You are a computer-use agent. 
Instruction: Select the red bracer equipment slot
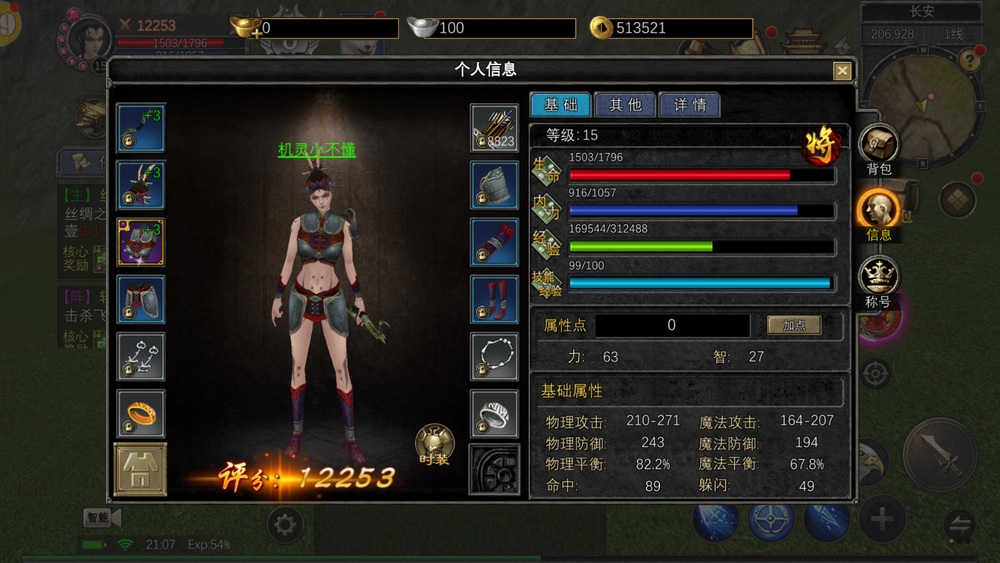pos(495,242)
